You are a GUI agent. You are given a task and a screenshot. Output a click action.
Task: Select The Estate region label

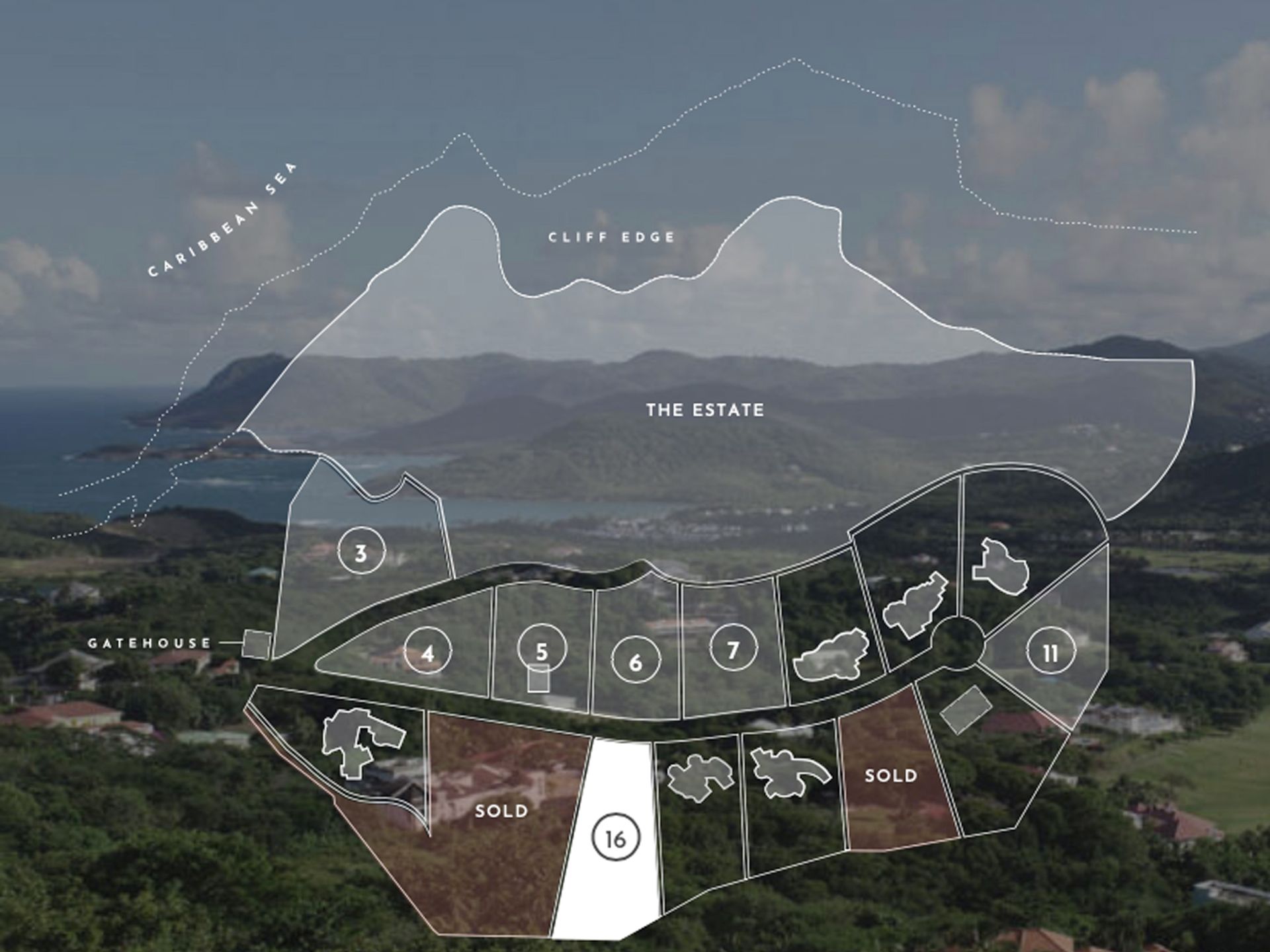(x=705, y=410)
